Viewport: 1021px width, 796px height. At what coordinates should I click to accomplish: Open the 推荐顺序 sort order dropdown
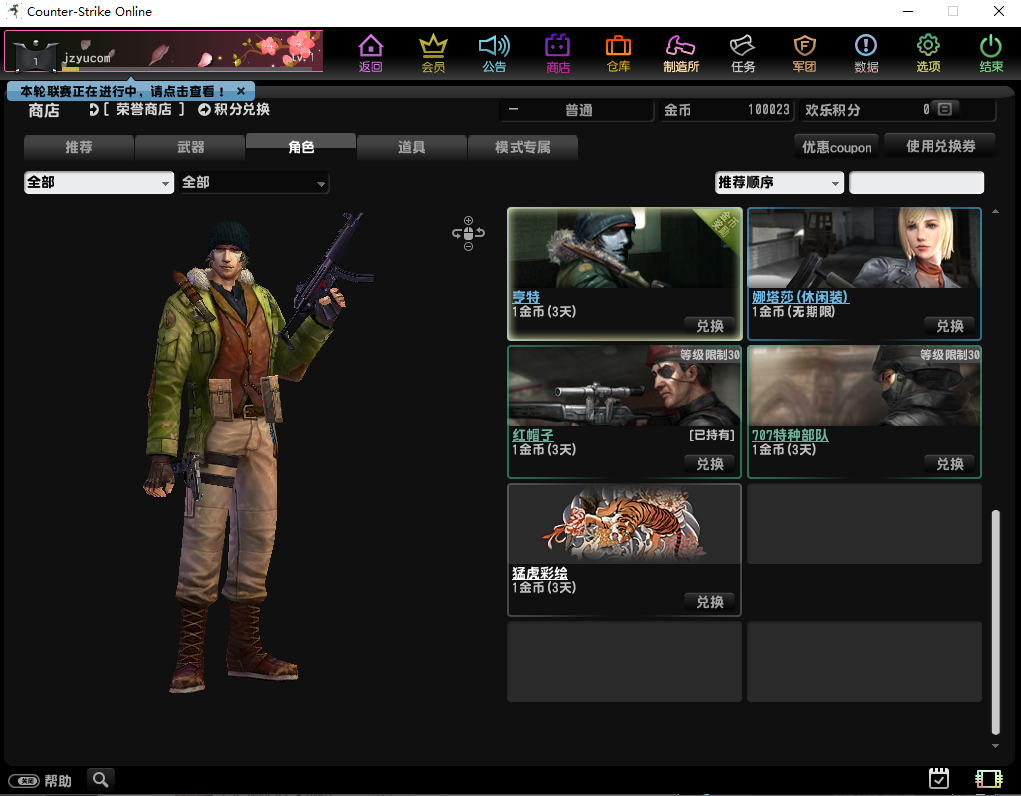[779, 183]
